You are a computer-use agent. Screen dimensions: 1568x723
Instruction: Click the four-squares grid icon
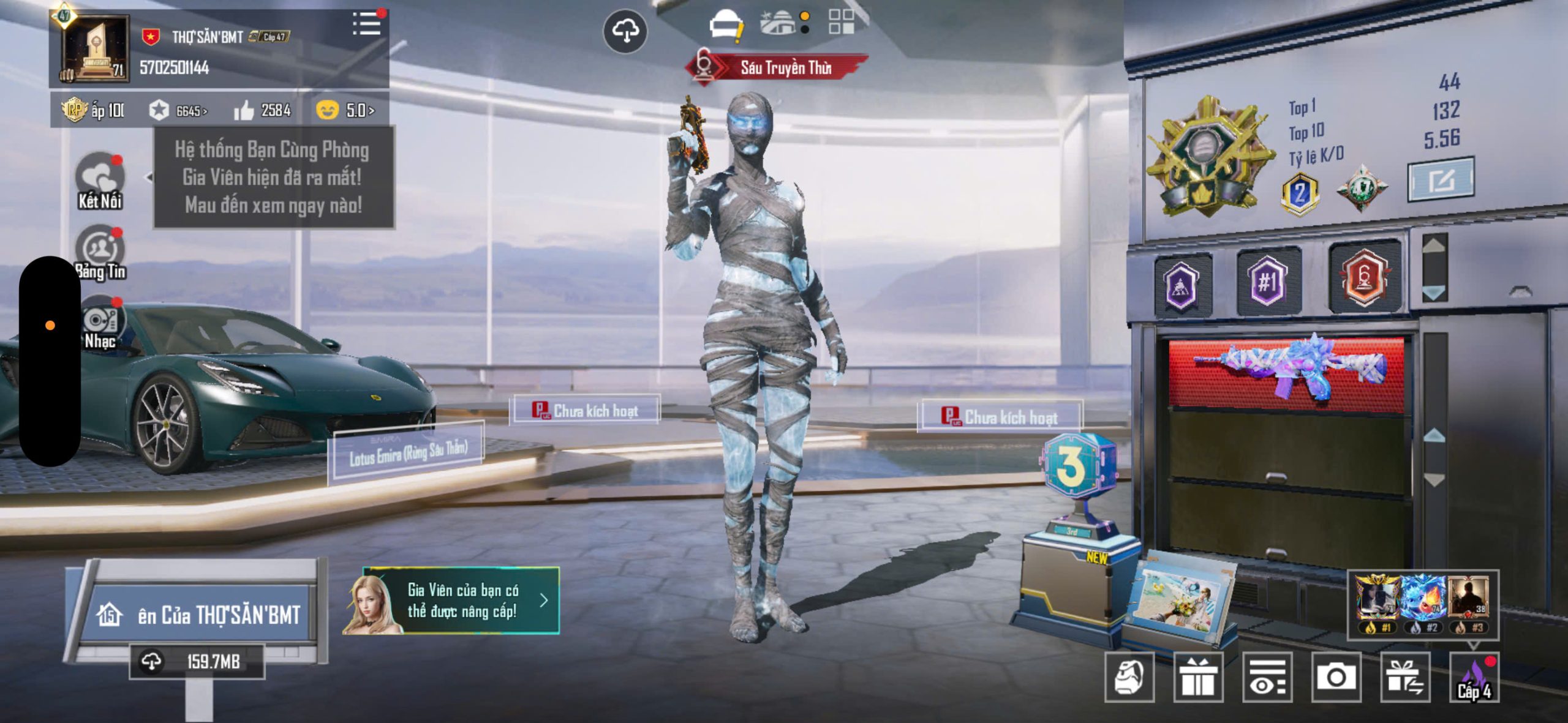841,21
